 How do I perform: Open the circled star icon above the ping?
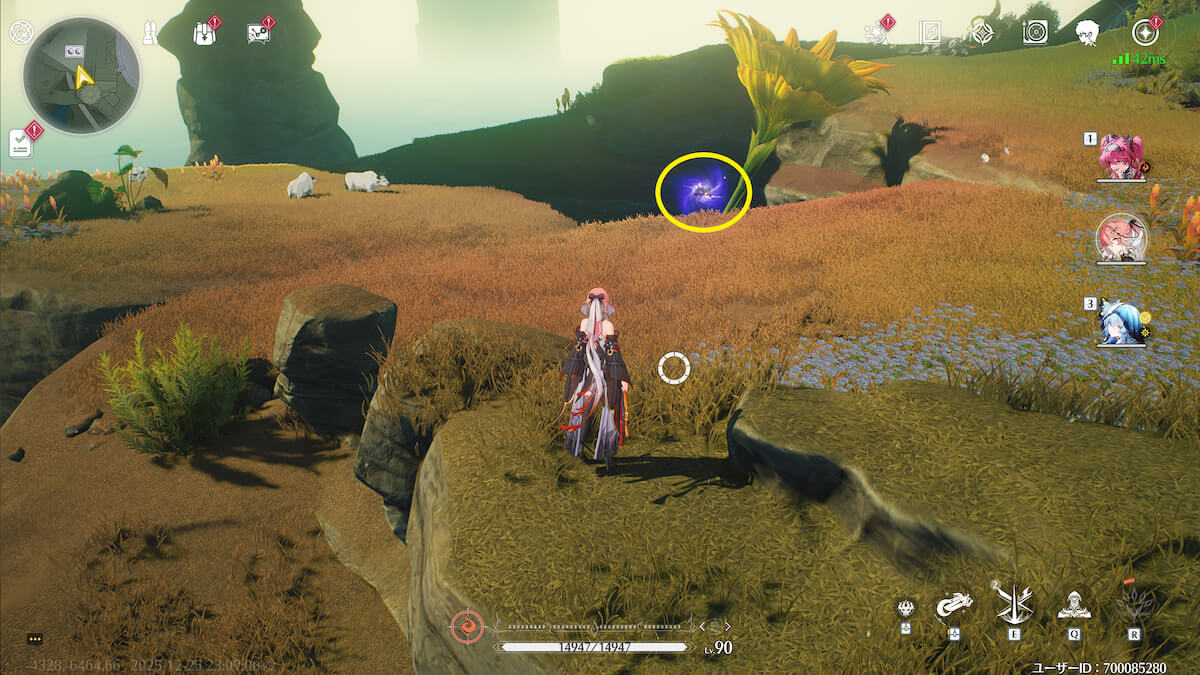point(1144,33)
